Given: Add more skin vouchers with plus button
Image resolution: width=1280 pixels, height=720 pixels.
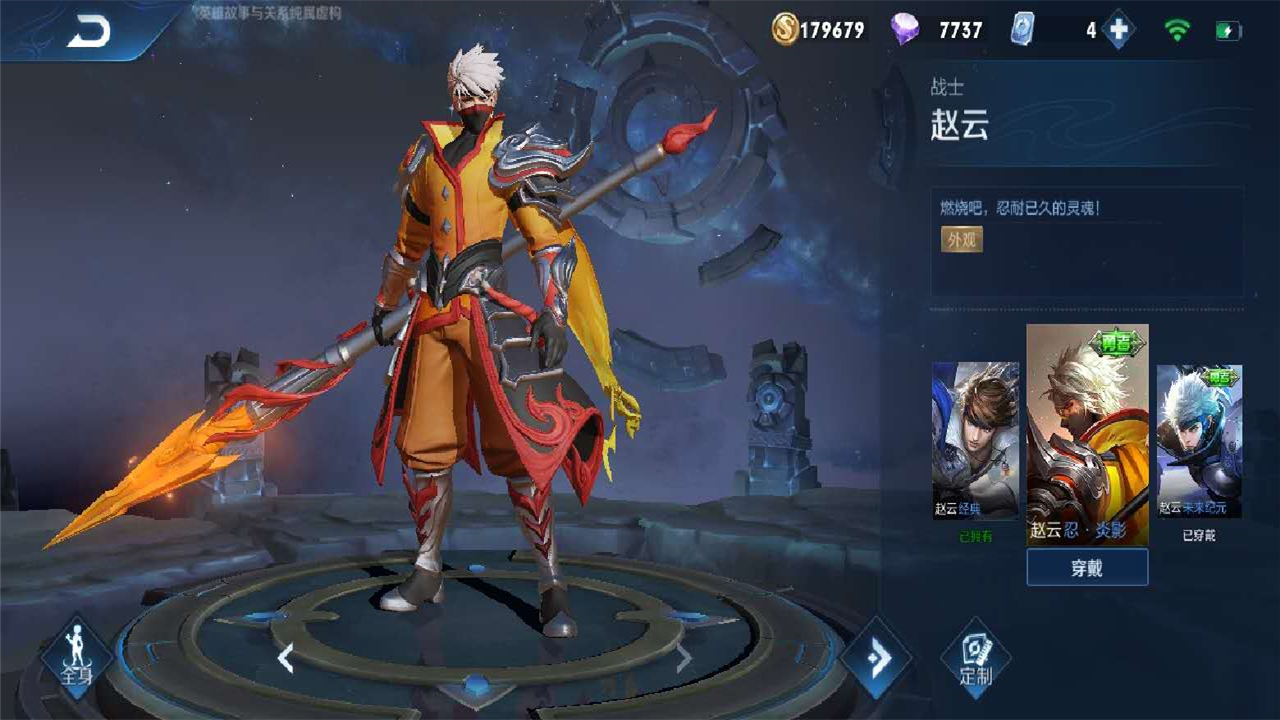Looking at the screenshot, I should click(1118, 30).
